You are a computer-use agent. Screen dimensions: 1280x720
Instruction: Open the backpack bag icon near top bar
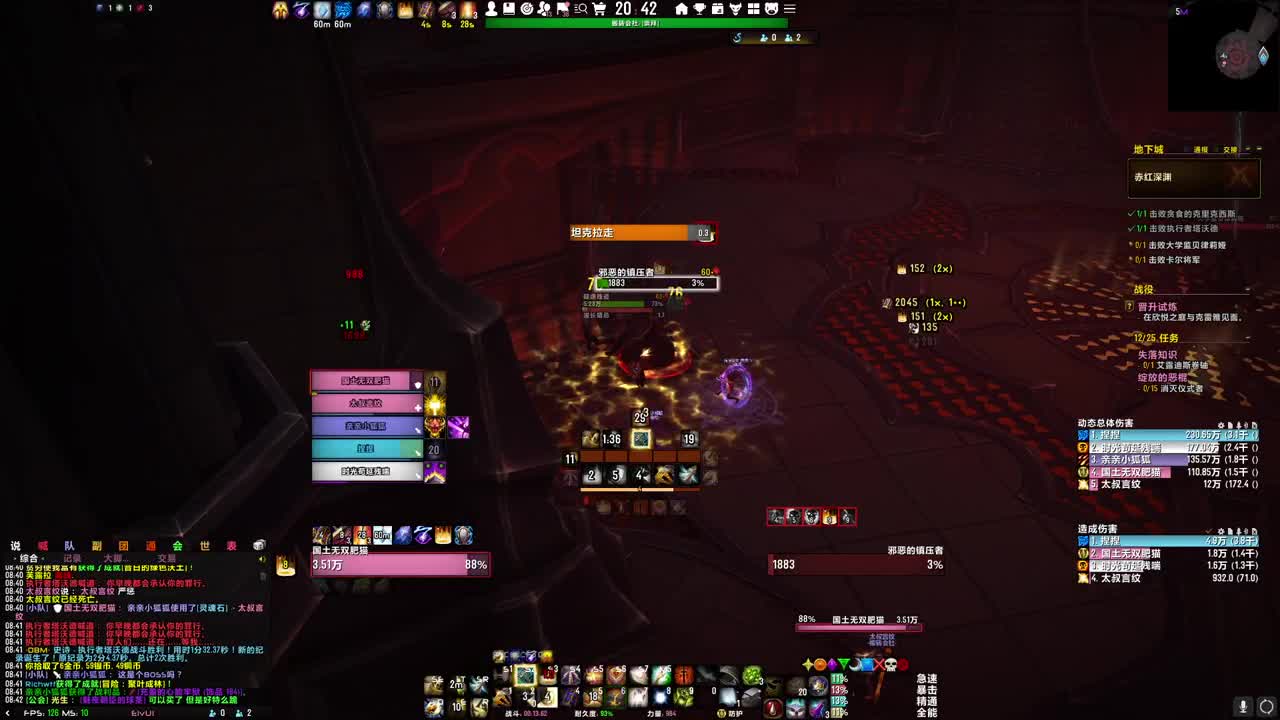[x=754, y=10]
